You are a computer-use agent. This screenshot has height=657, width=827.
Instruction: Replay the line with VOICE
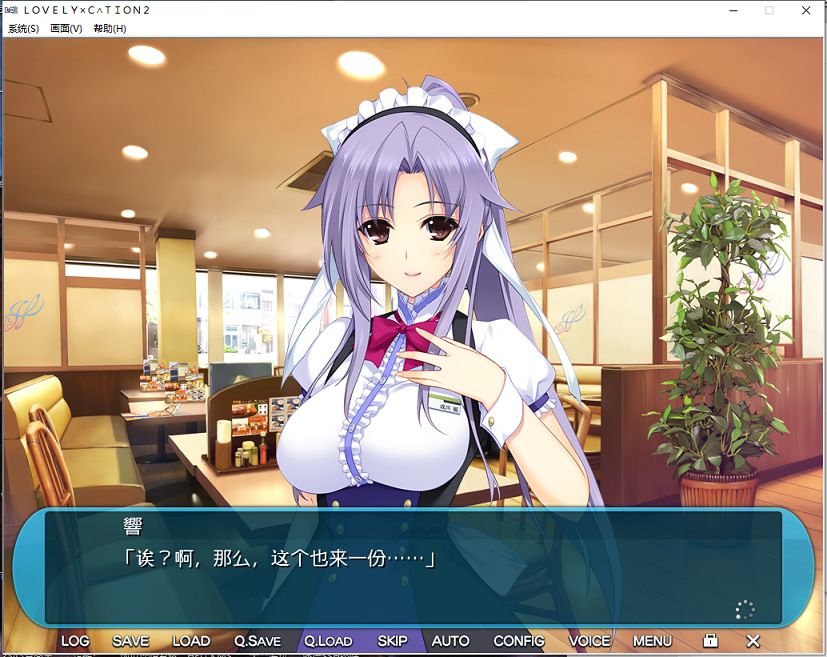[589, 641]
